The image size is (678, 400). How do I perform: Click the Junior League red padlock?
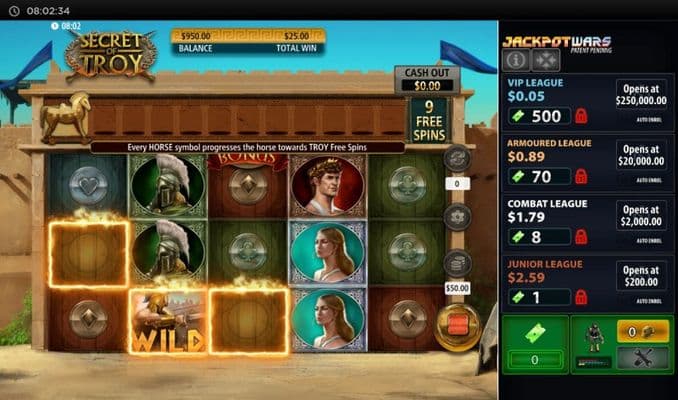pyautogui.click(x=582, y=297)
